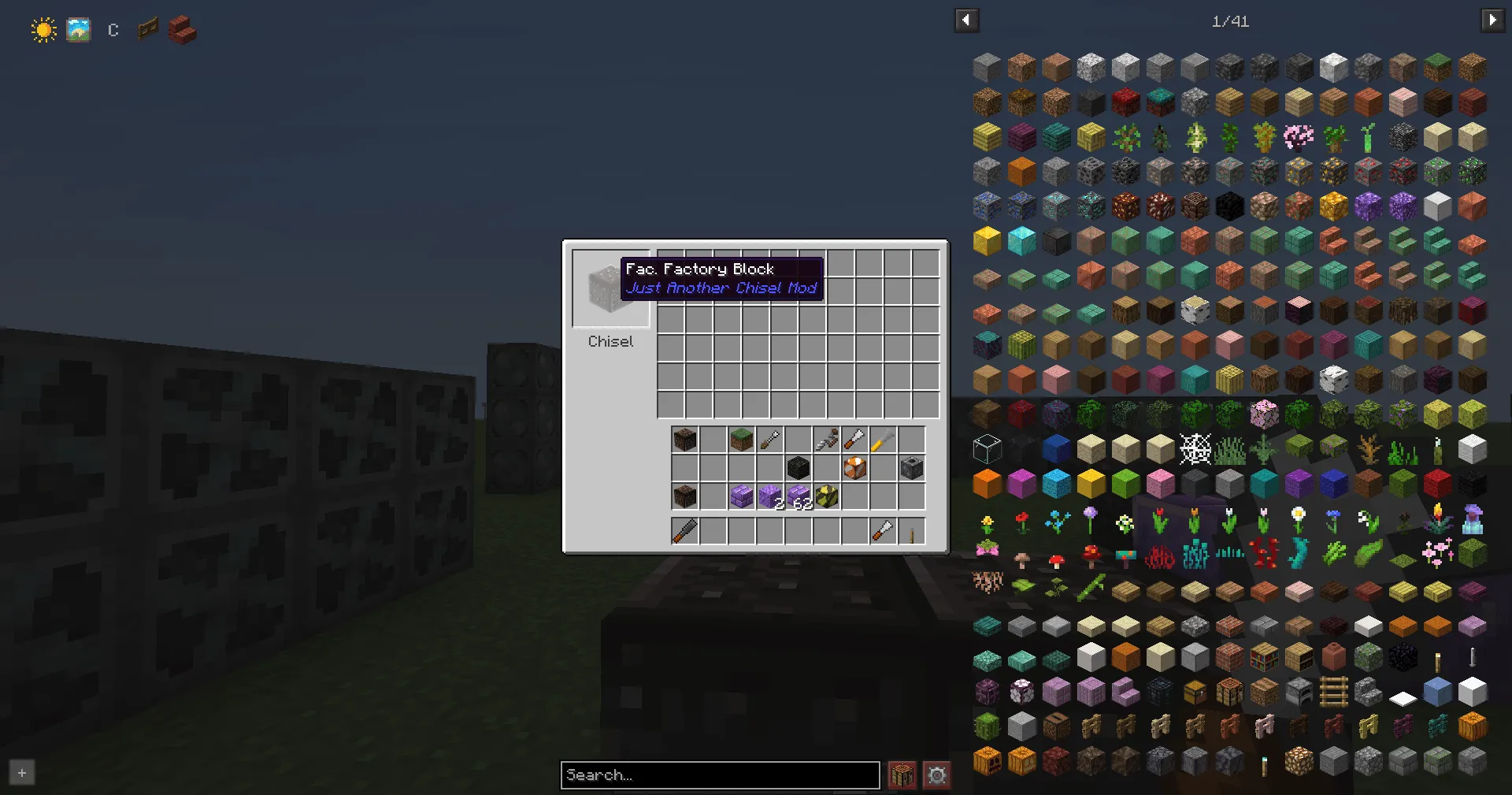Screen dimensions: 1512x795
Task: Select the item frame bookmark top-left
Action: coord(147,29)
